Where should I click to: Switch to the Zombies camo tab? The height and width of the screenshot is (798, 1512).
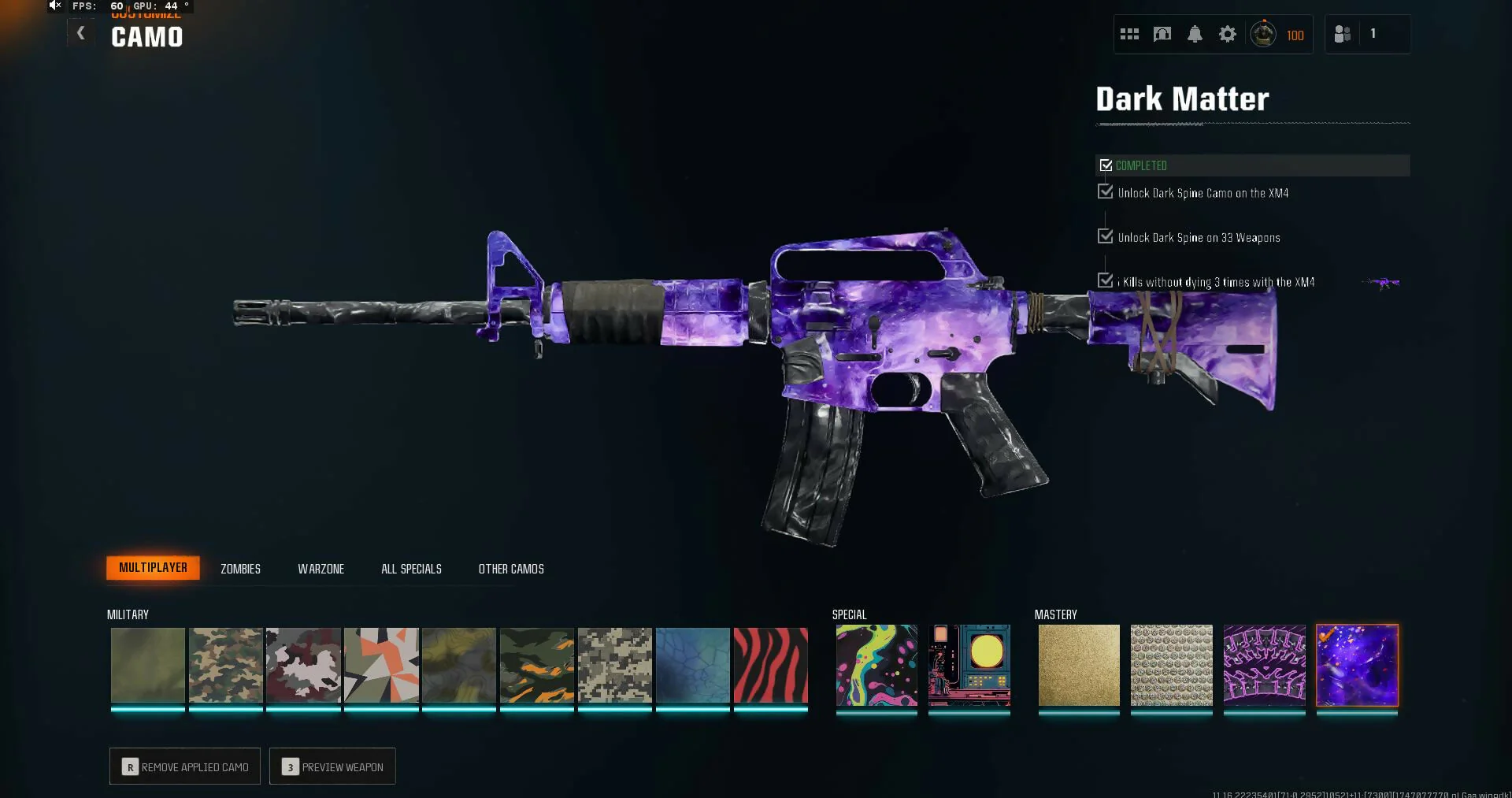(x=240, y=569)
